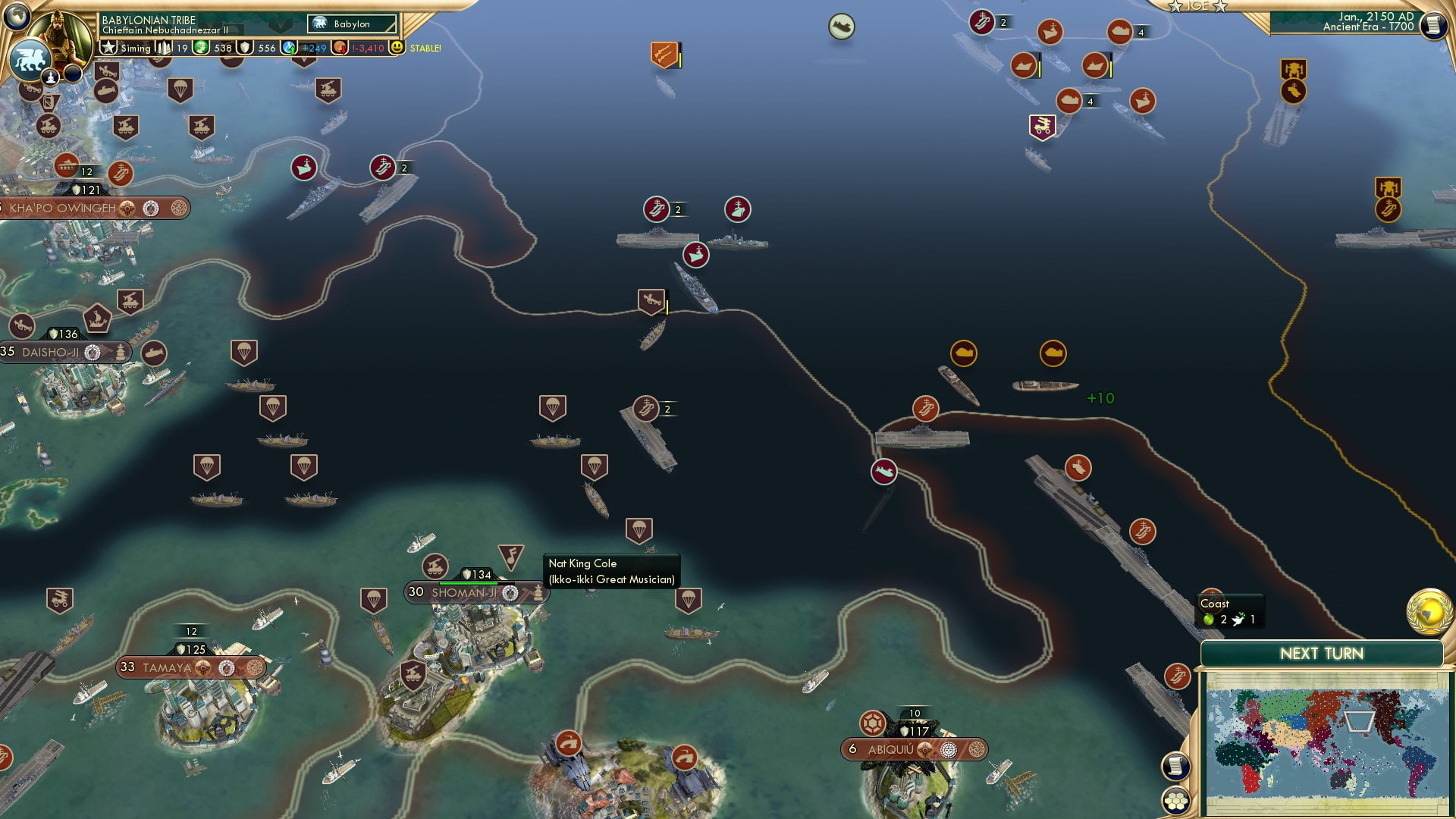This screenshot has width=1456, height=819.
Task: Select the Abiquiú city banner
Action: click(891, 749)
